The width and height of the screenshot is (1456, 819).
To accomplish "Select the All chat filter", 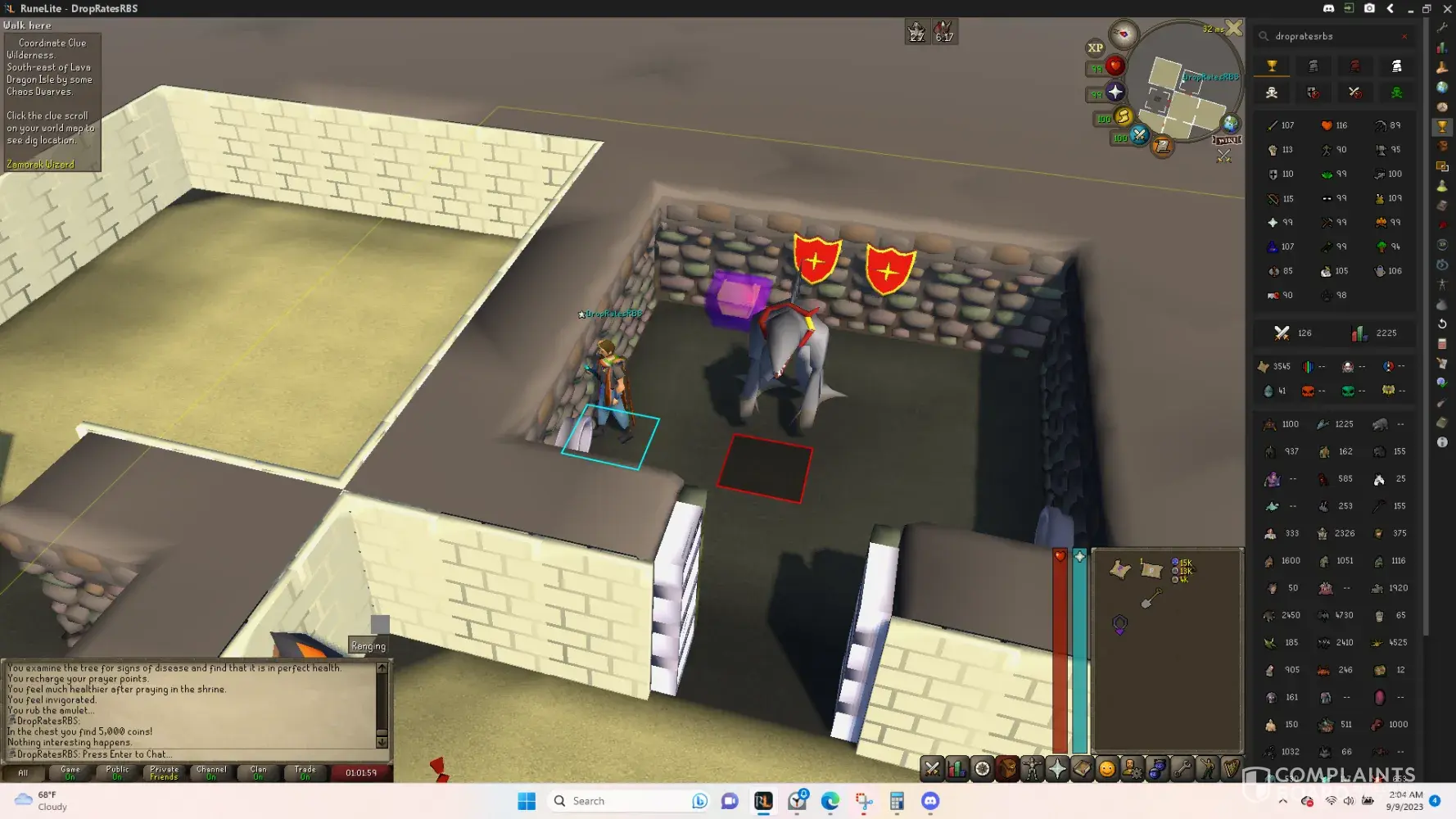I will (23, 772).
